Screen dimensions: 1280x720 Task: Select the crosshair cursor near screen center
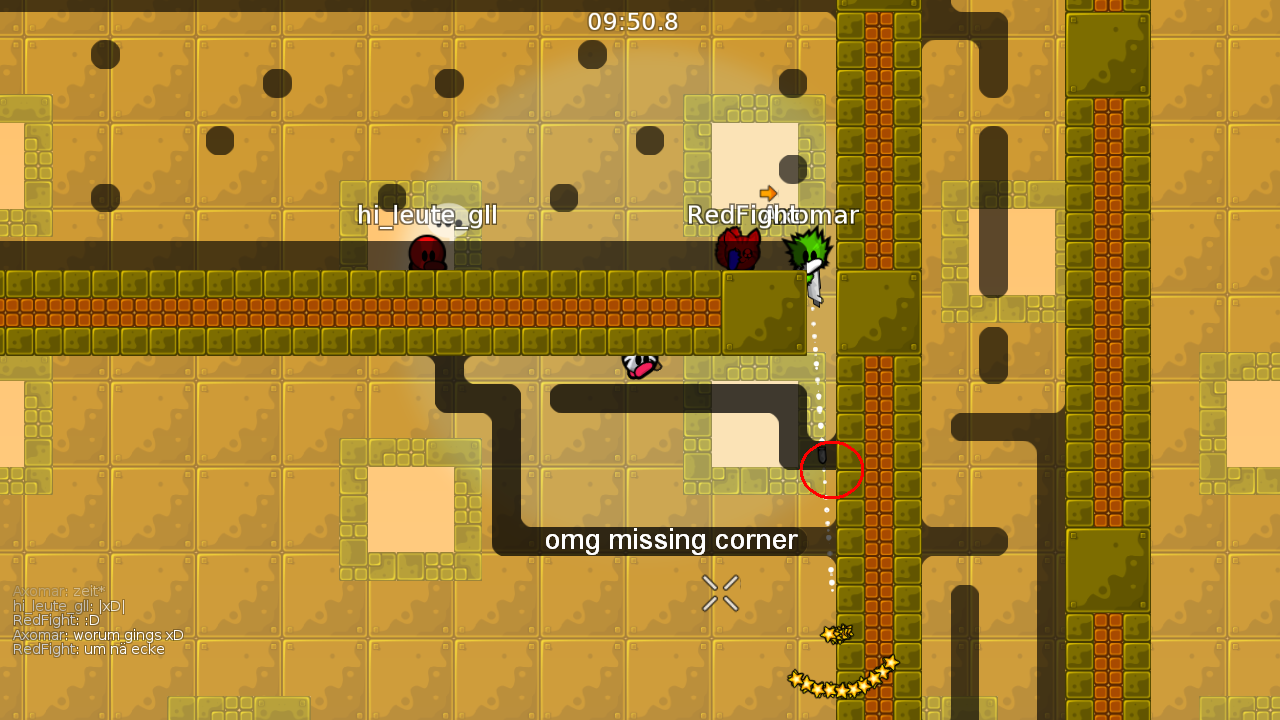pyautogui.click(x=720, y=593)
